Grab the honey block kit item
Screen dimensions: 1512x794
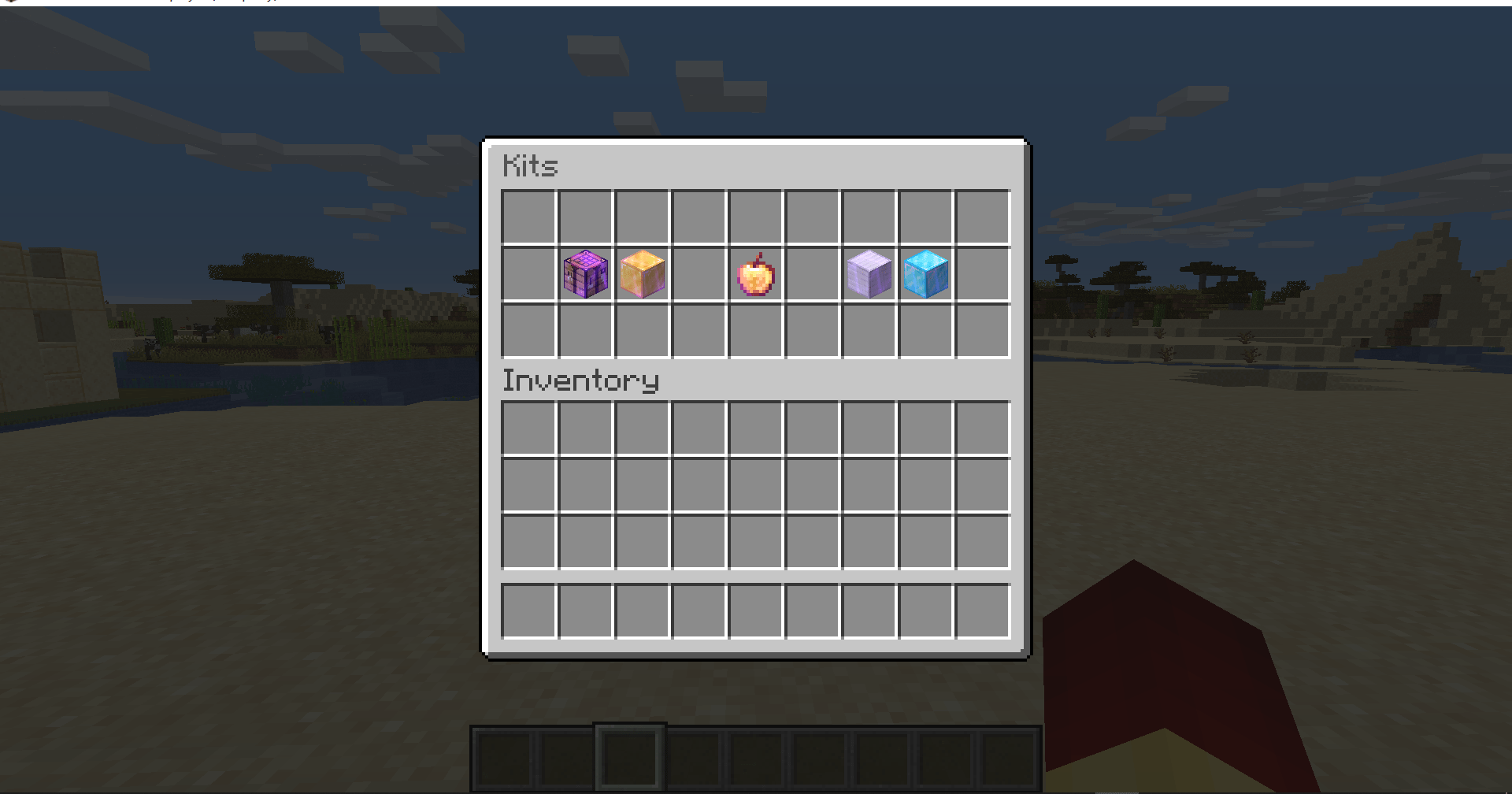642,273
